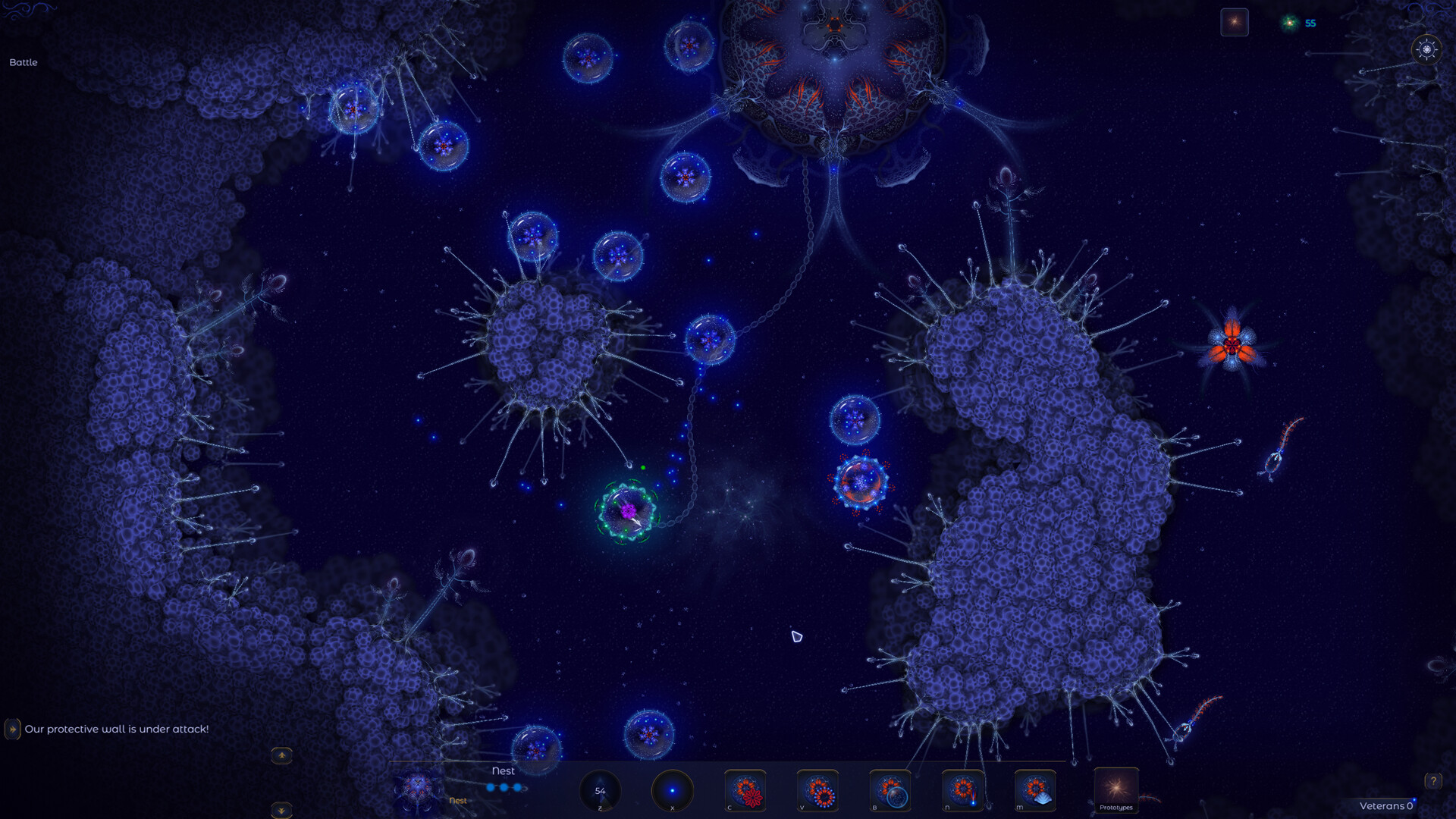Screen dimensions: 1456x819
Task: Collapse the message log with the down chevron
Action: click(281, 810)
